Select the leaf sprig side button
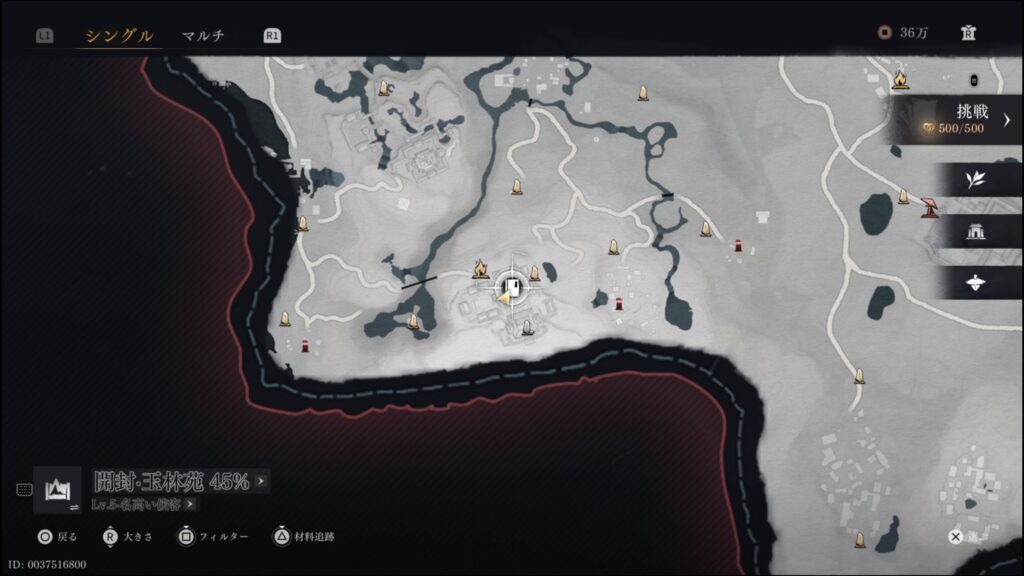 975,180
